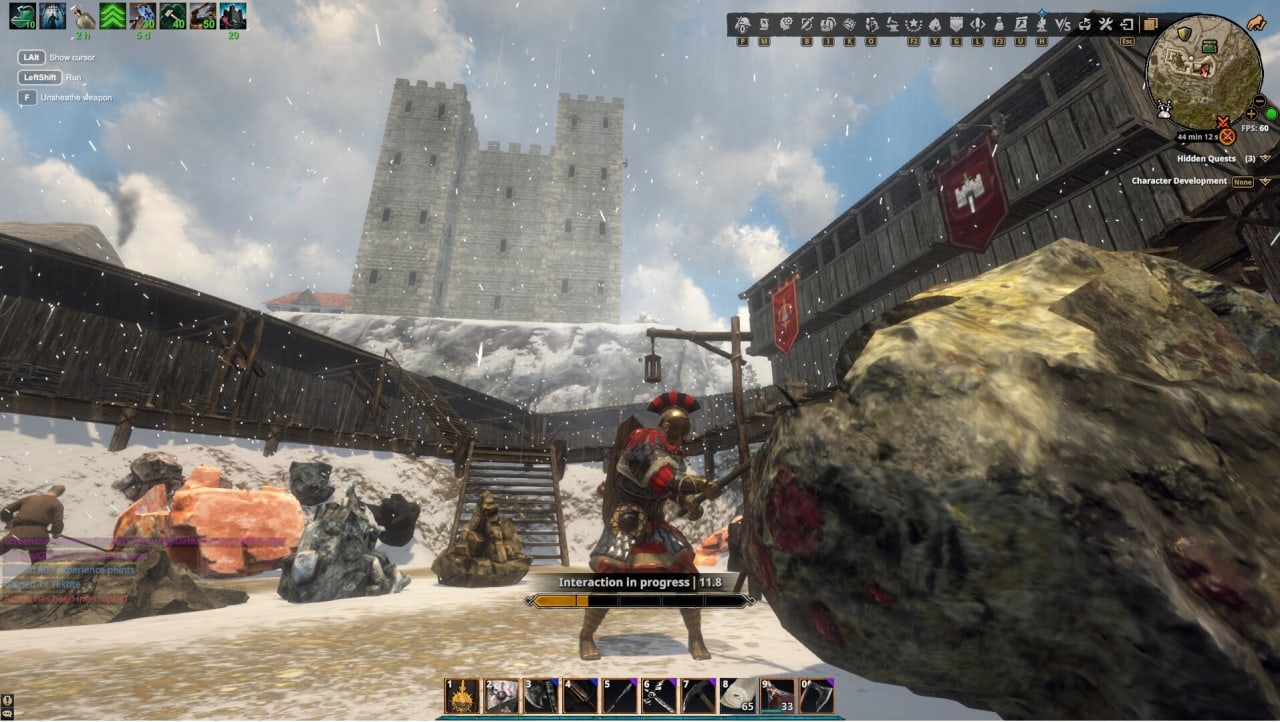Select the pickaxe in hotbar slot 7

click(x=698, y=696)
